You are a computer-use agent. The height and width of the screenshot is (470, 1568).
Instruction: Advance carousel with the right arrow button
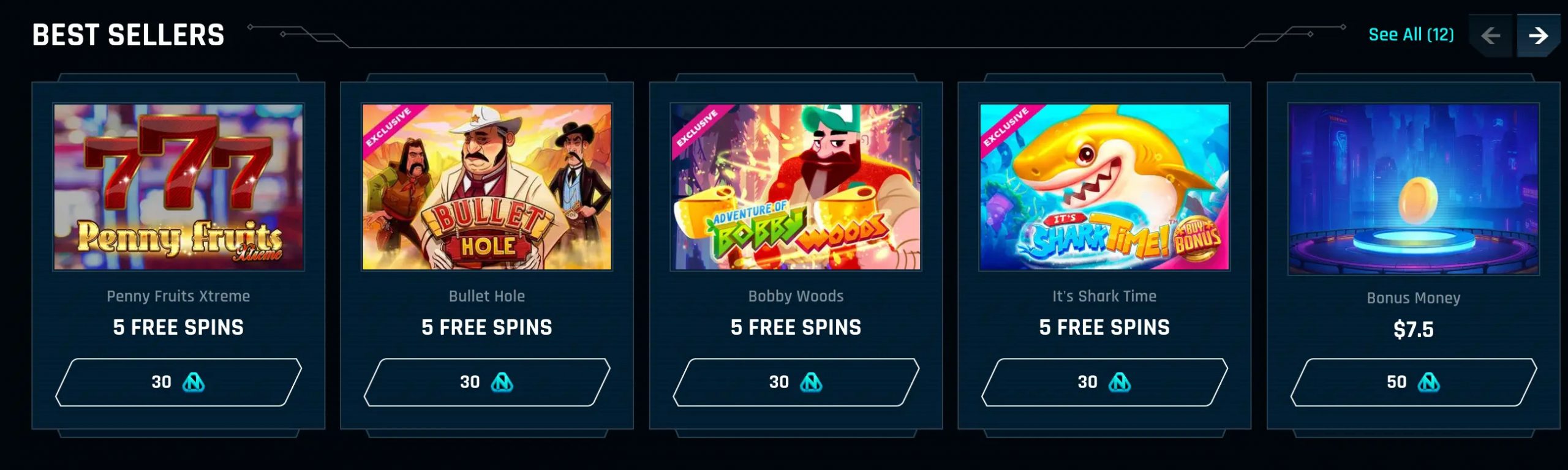(1538, 36)
